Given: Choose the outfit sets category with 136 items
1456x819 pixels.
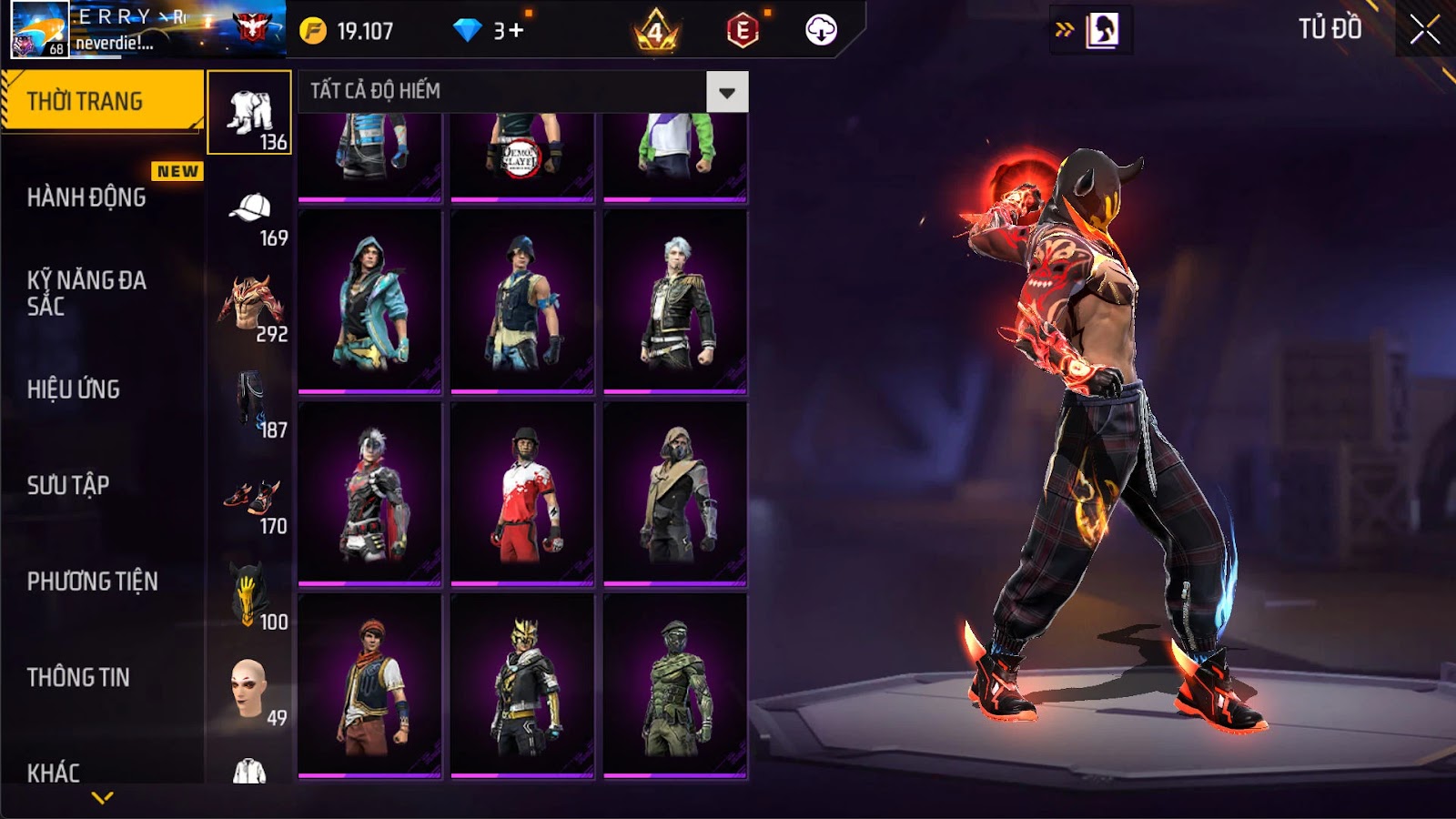Looking at the screenshot, I should click(x=249, y=113).
